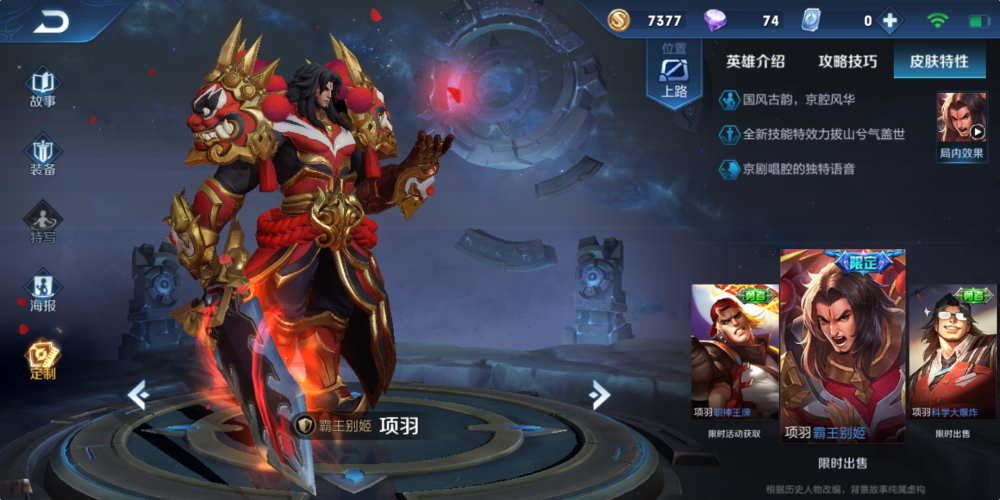Go back using the return arrow
1000x500 pixels.
(50, 20)
